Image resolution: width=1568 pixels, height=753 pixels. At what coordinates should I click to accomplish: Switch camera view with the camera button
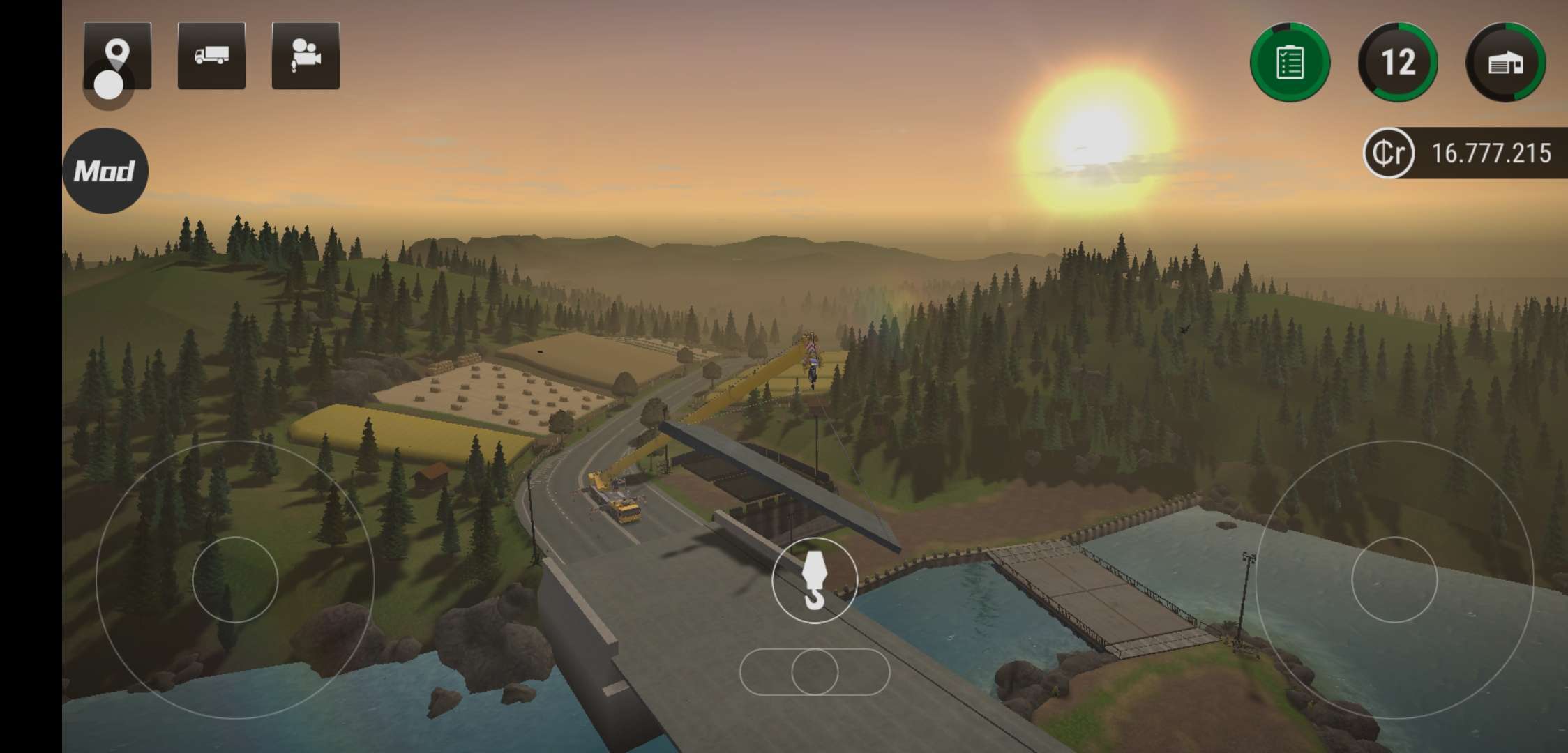(x=306, y=56)
